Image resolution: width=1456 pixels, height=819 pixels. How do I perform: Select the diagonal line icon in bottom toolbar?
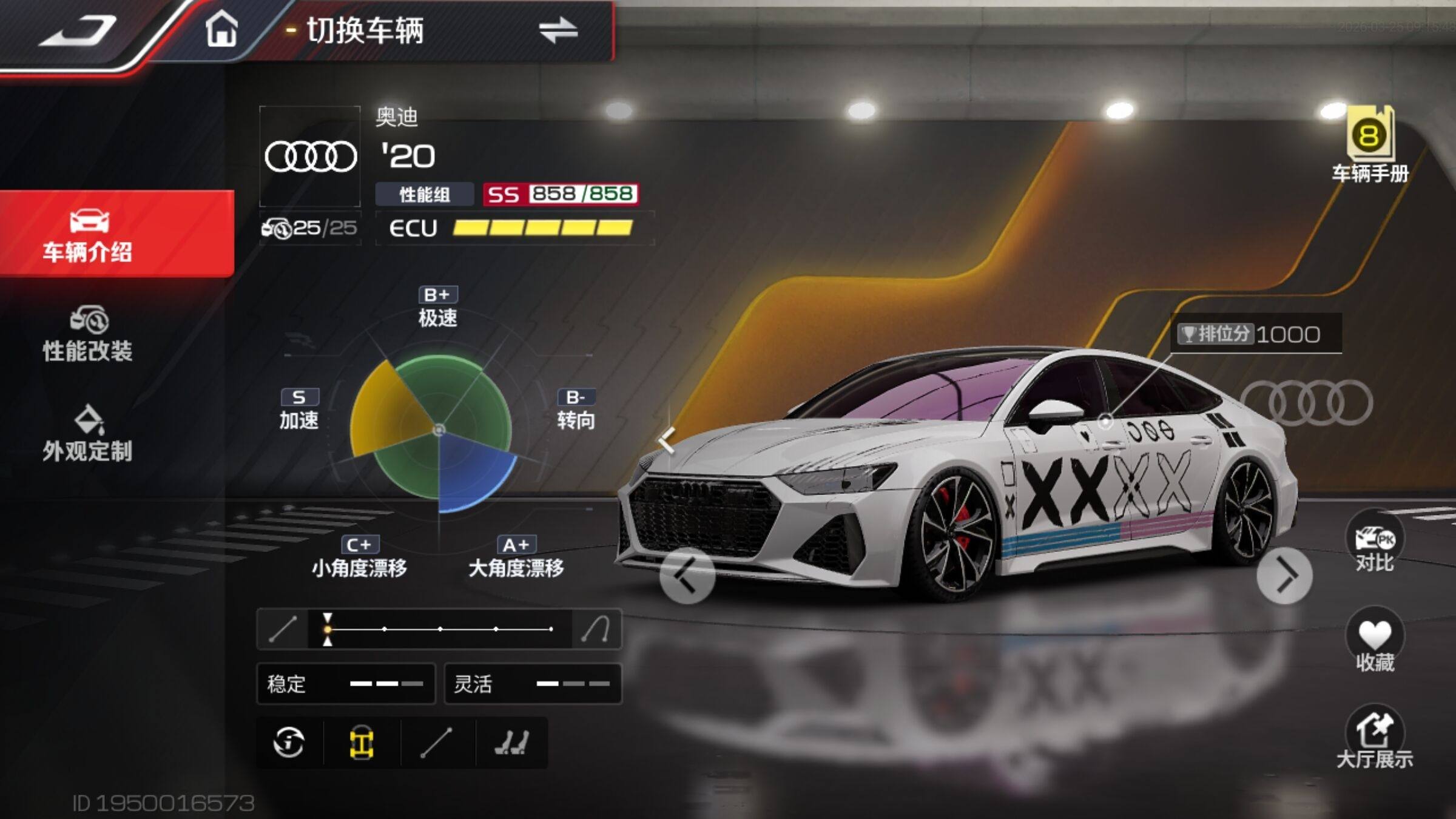pos(436,743)
